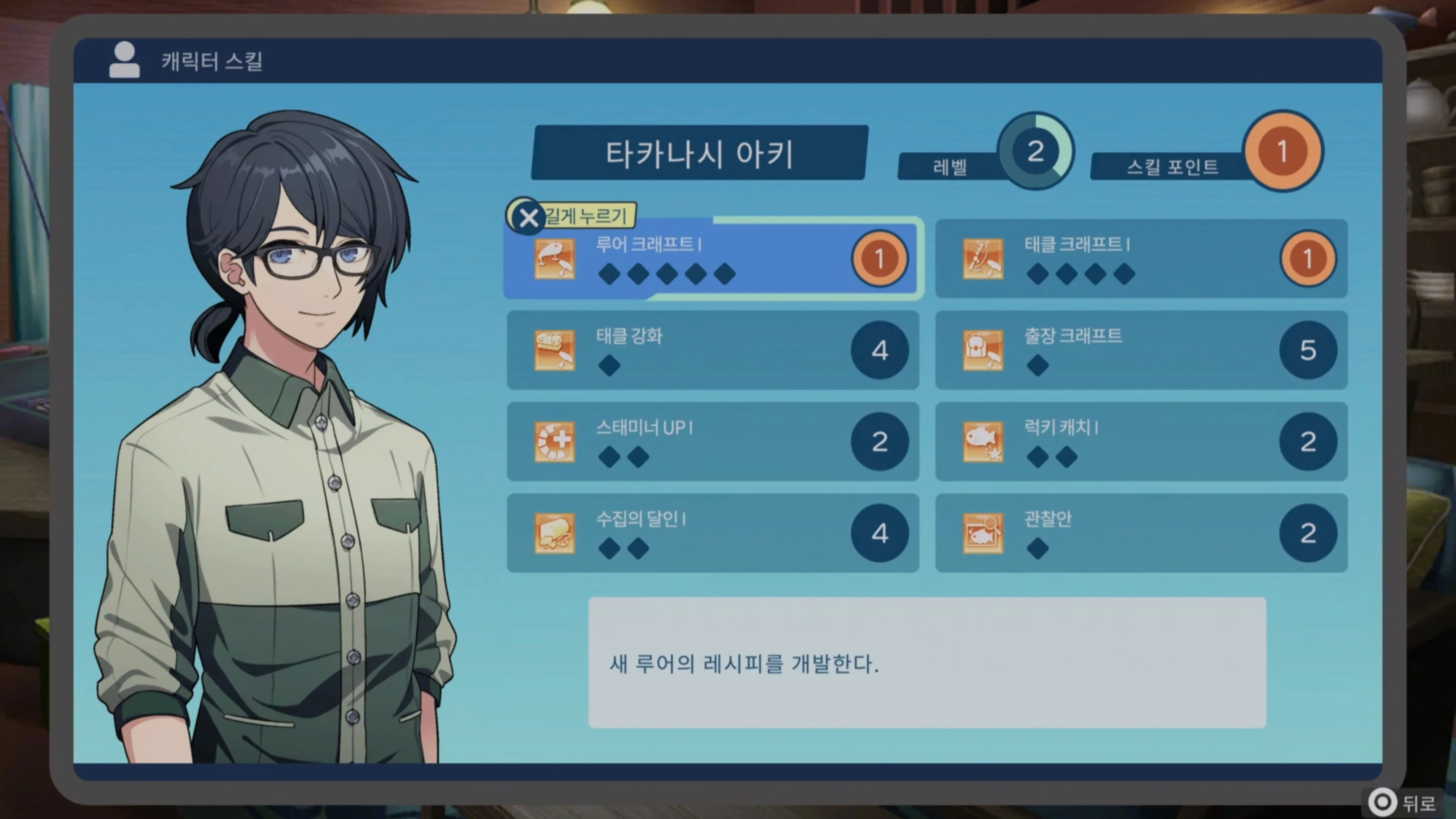Select the 루어 크래프트 I lure icon
The height and width of the screenshot is (819, 1456).
pos(555,260)
